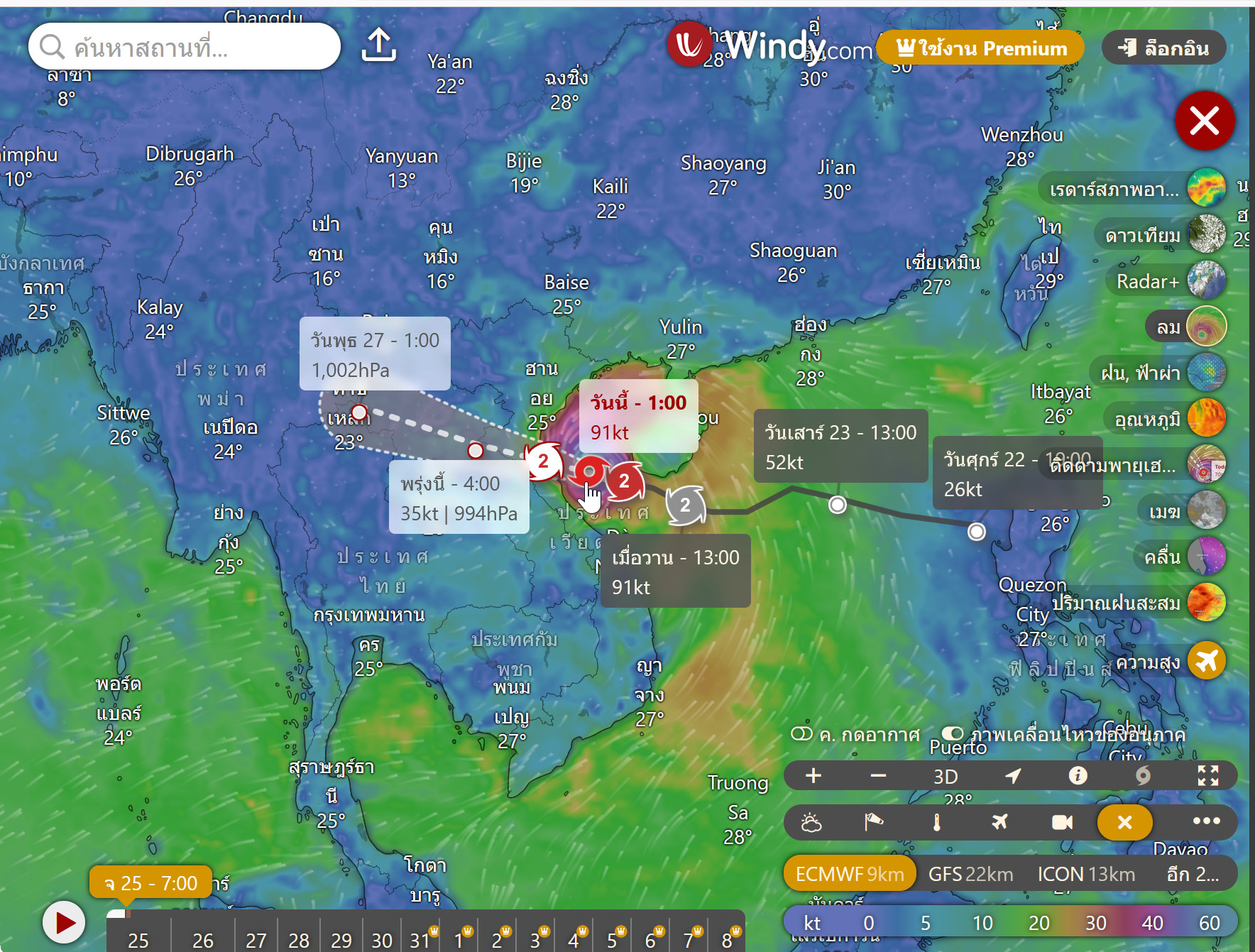Select day 27 on the timeline slider
The height and width of the screenshot is (952, 1255).
[x=256, y=939]
